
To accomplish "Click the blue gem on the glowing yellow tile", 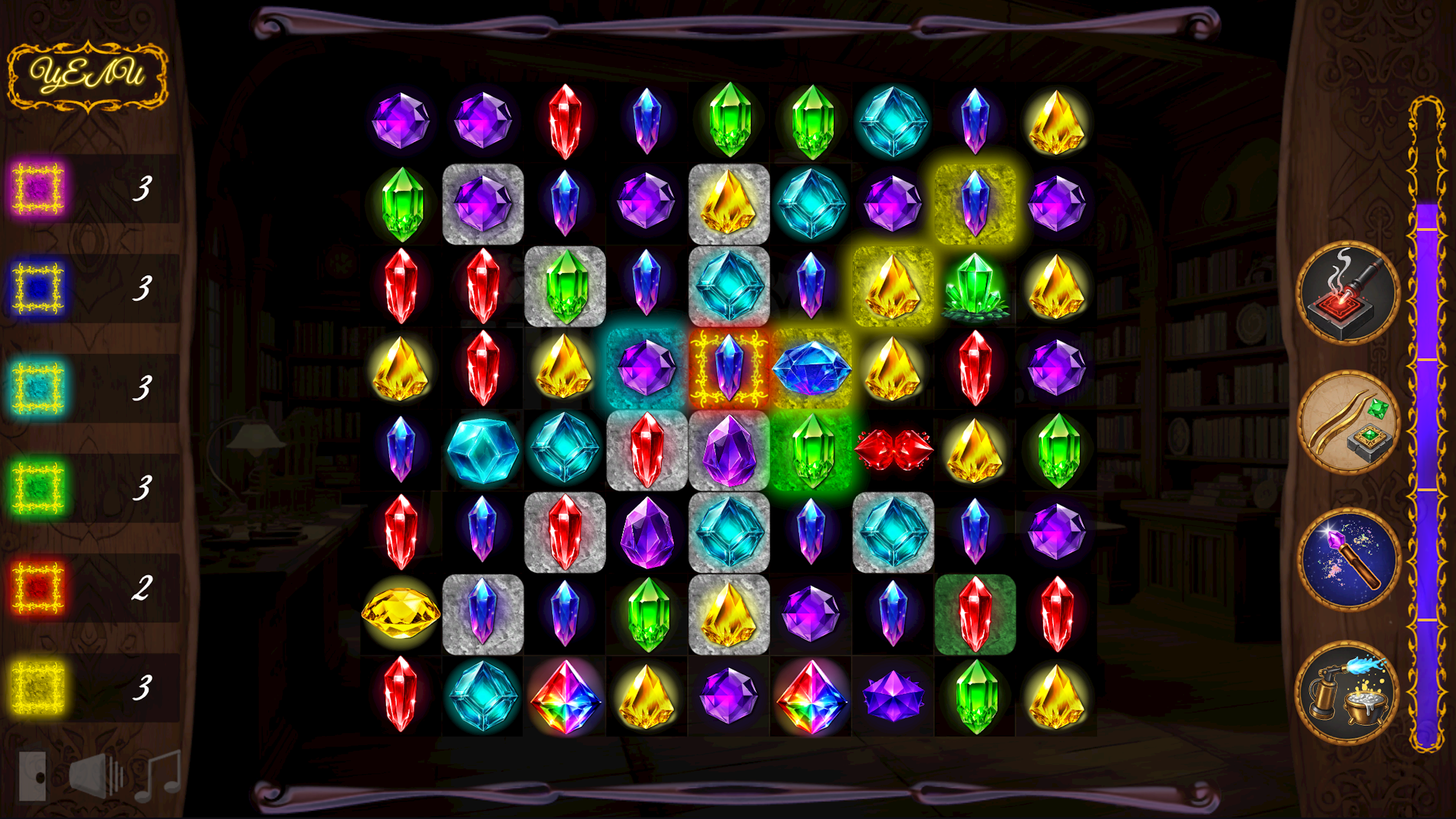I will click(975, 203).
